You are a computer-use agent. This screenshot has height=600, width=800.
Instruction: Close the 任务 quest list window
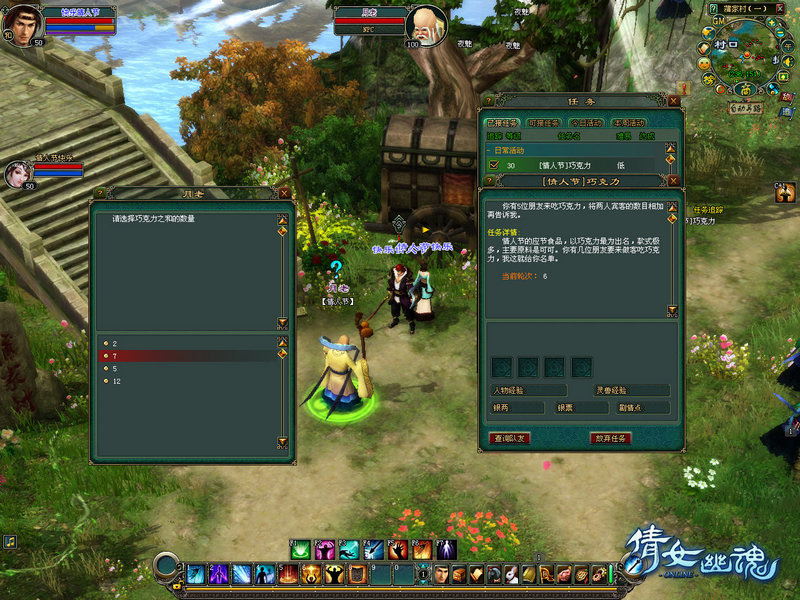coord(674,101)
